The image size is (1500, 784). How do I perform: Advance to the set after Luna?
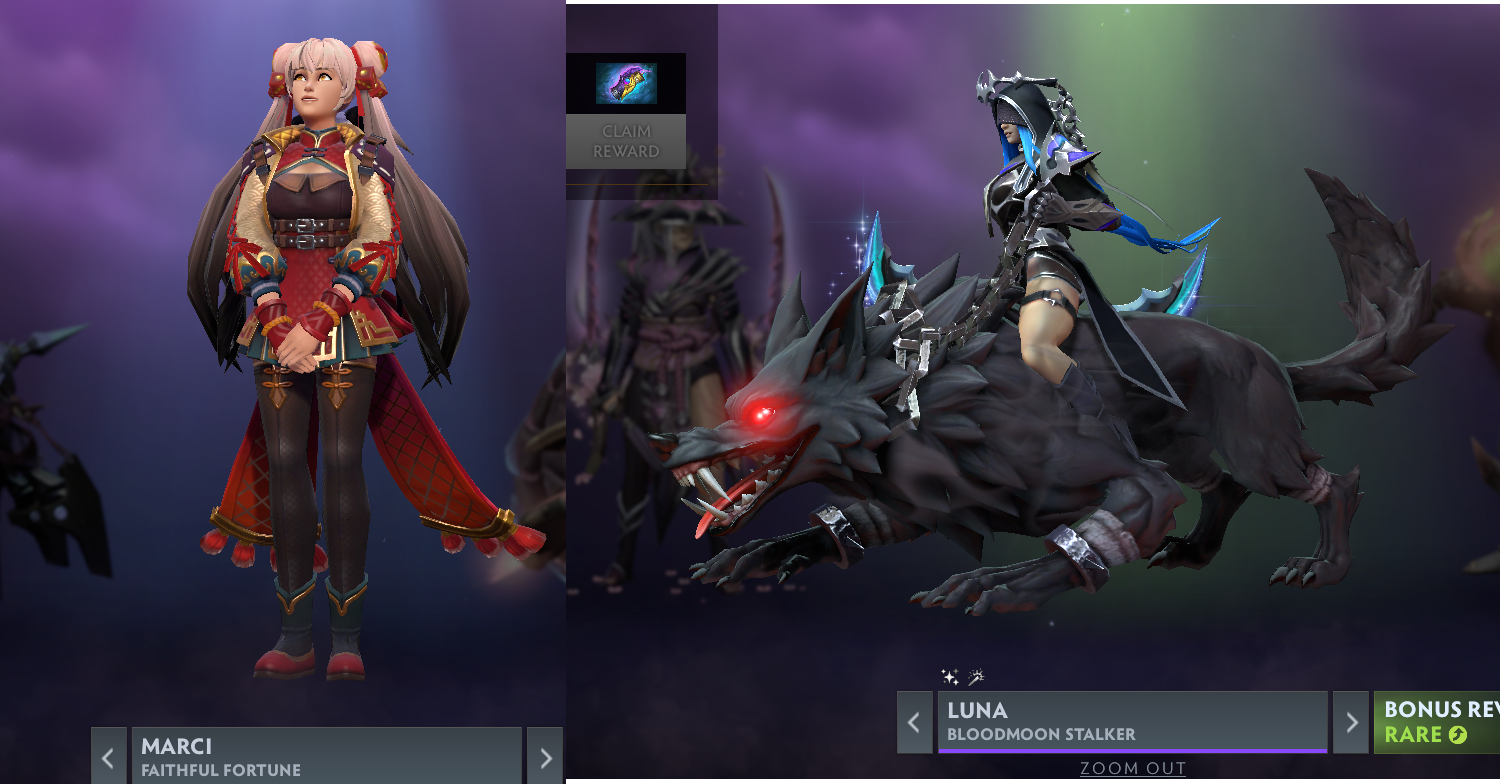(x=1351, y=722)
